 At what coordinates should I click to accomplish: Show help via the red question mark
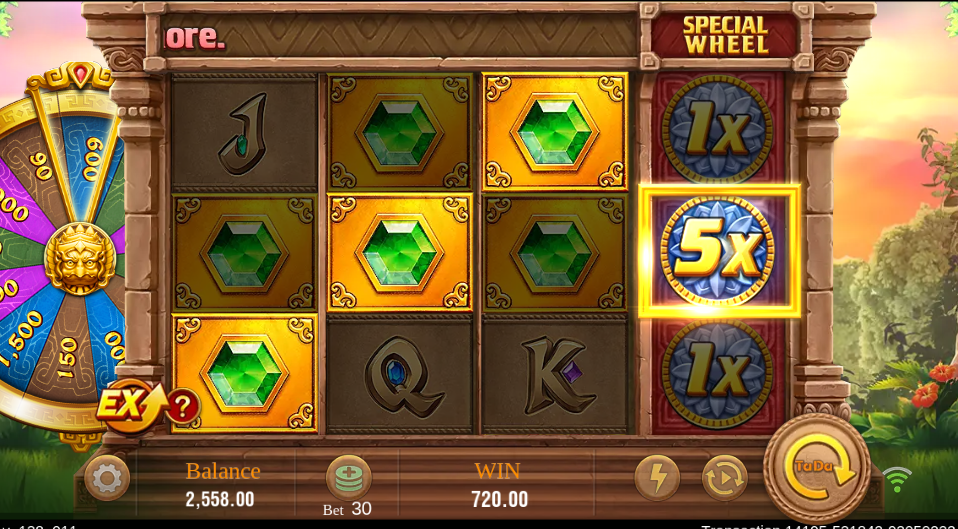pyautogui.click(x=183, y=406)
